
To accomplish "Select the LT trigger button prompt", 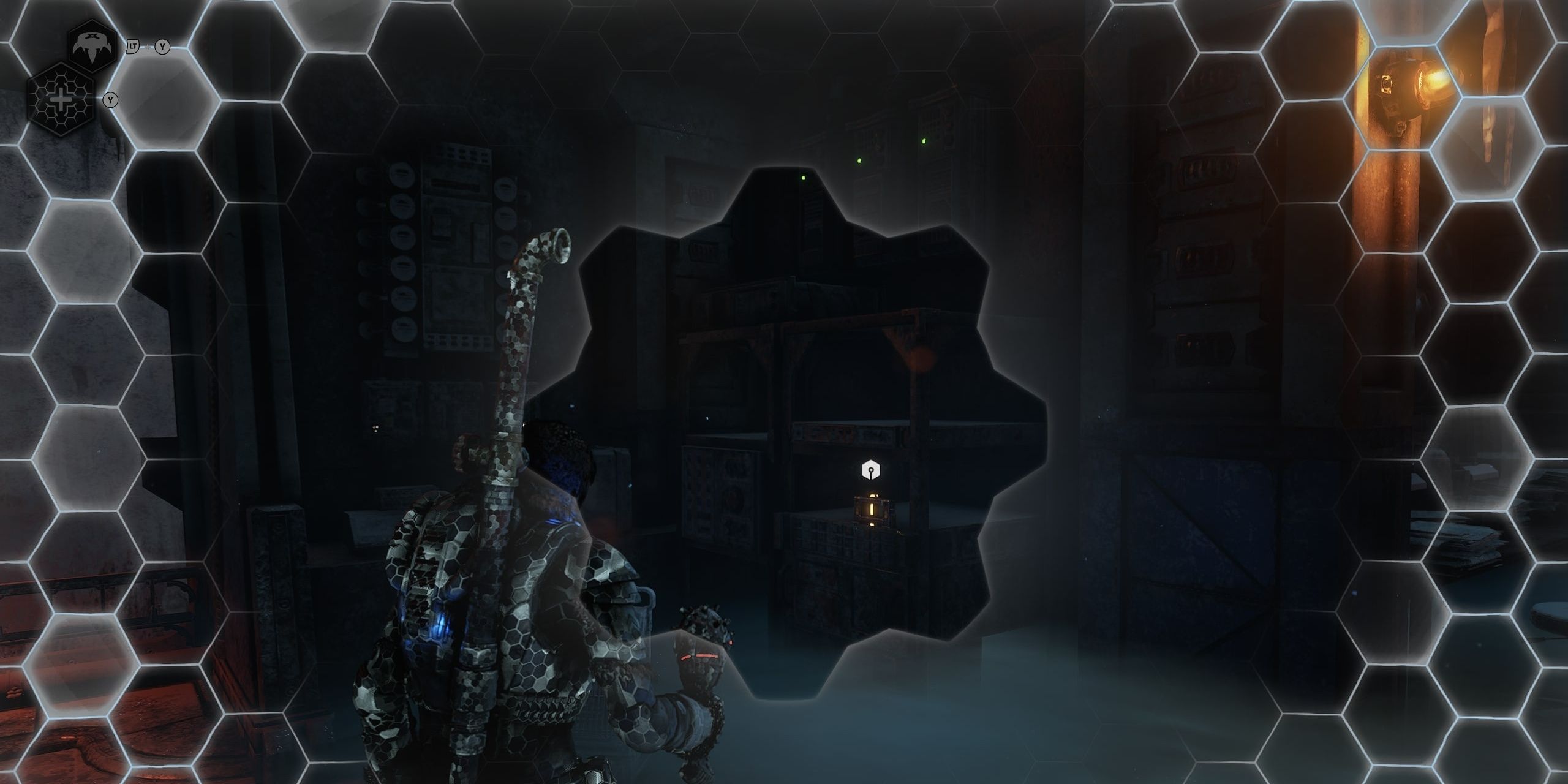I will click(x=132, y=45).
